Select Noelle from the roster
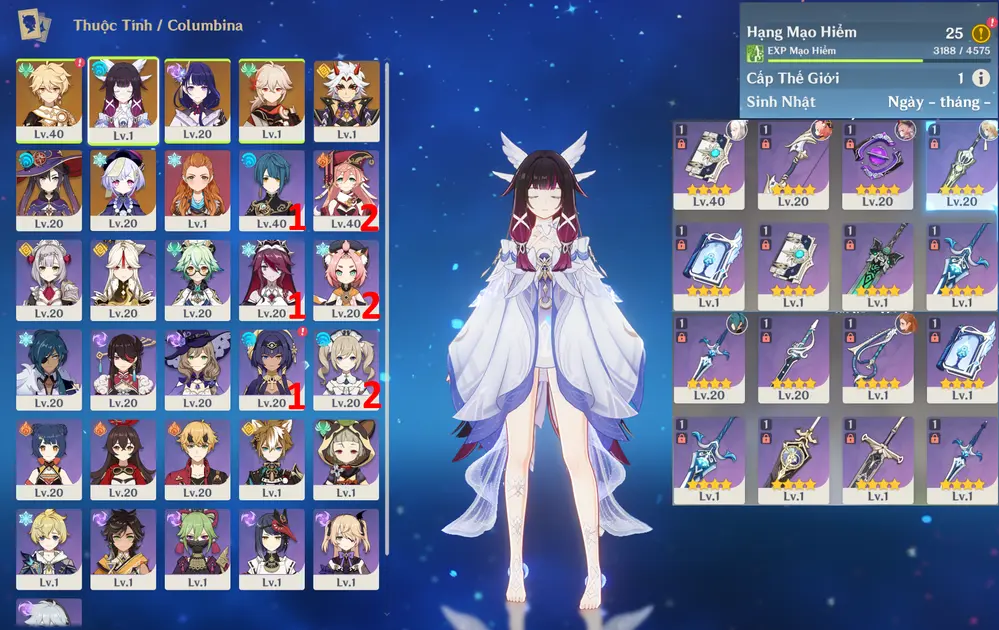Viewport: 999px width, 630px height. coord(49,273)
